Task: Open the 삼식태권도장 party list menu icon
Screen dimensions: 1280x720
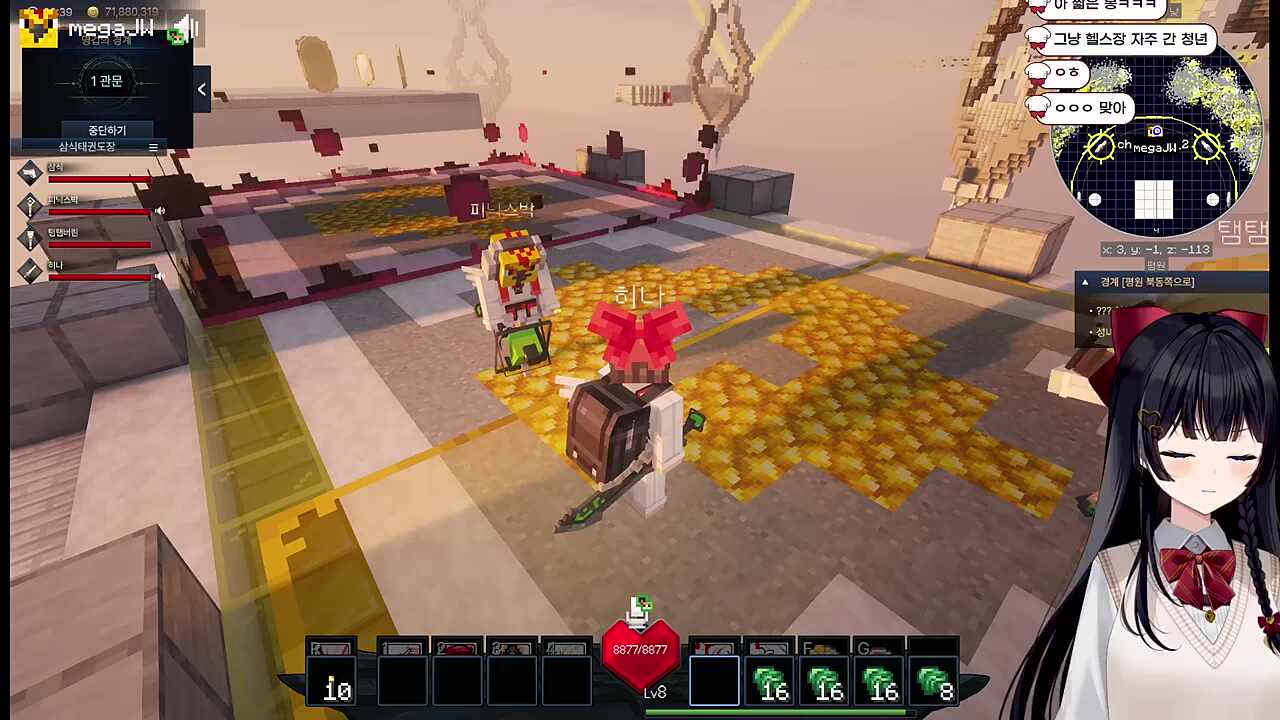Action: 153,147
